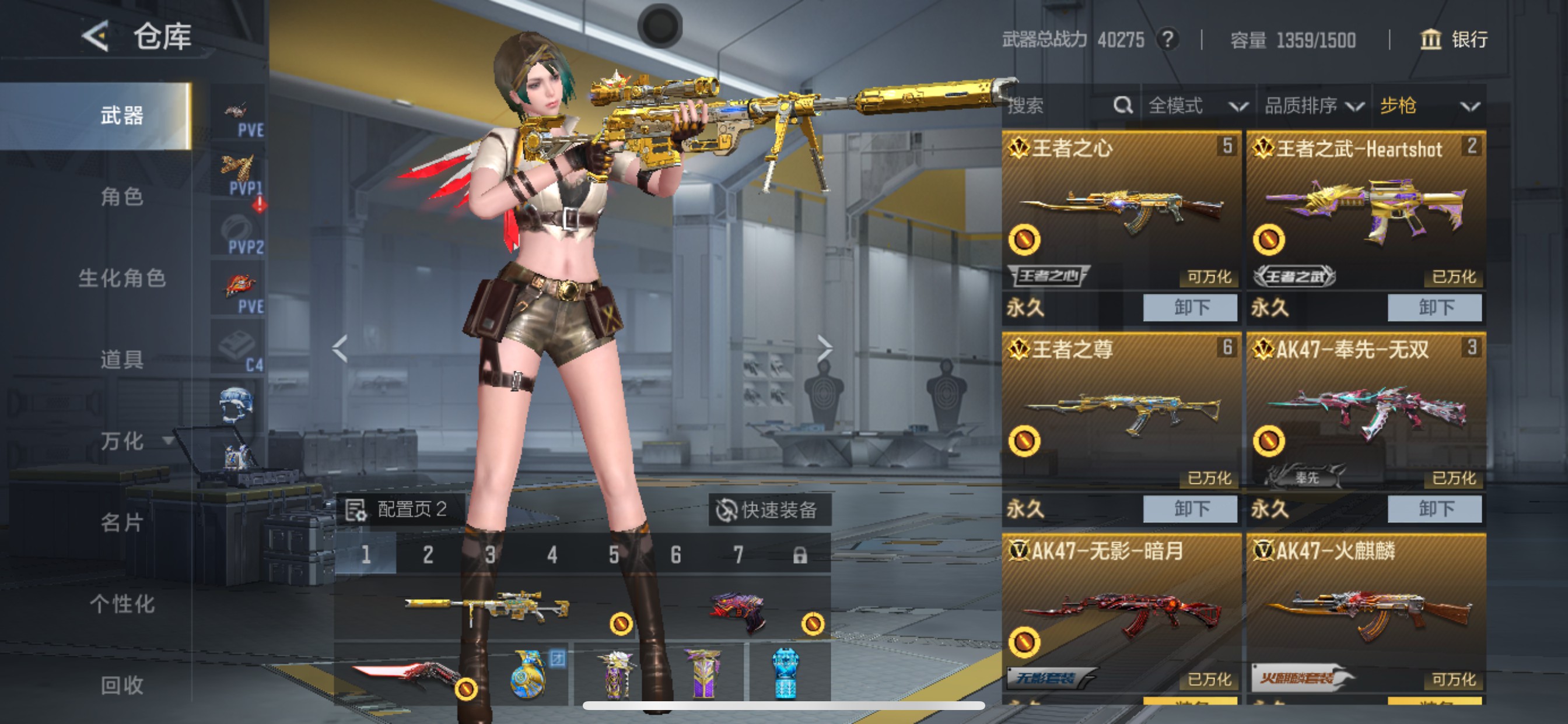Unequip 王者之心 with its 卸下 button
The width and height of the screenshot is (1568, 724).
pos(1190,307)
